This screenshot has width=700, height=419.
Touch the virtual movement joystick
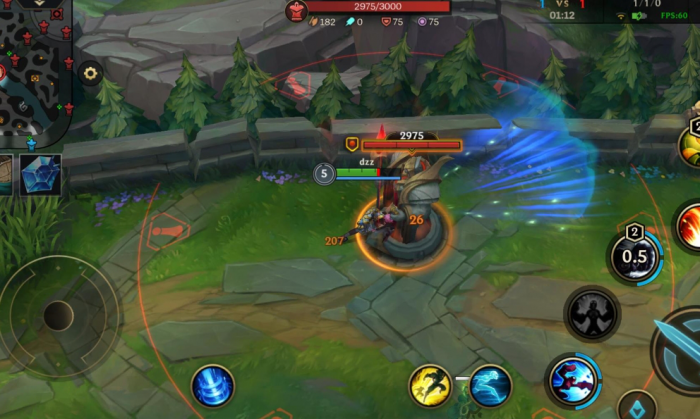click(x=57, y=316)
